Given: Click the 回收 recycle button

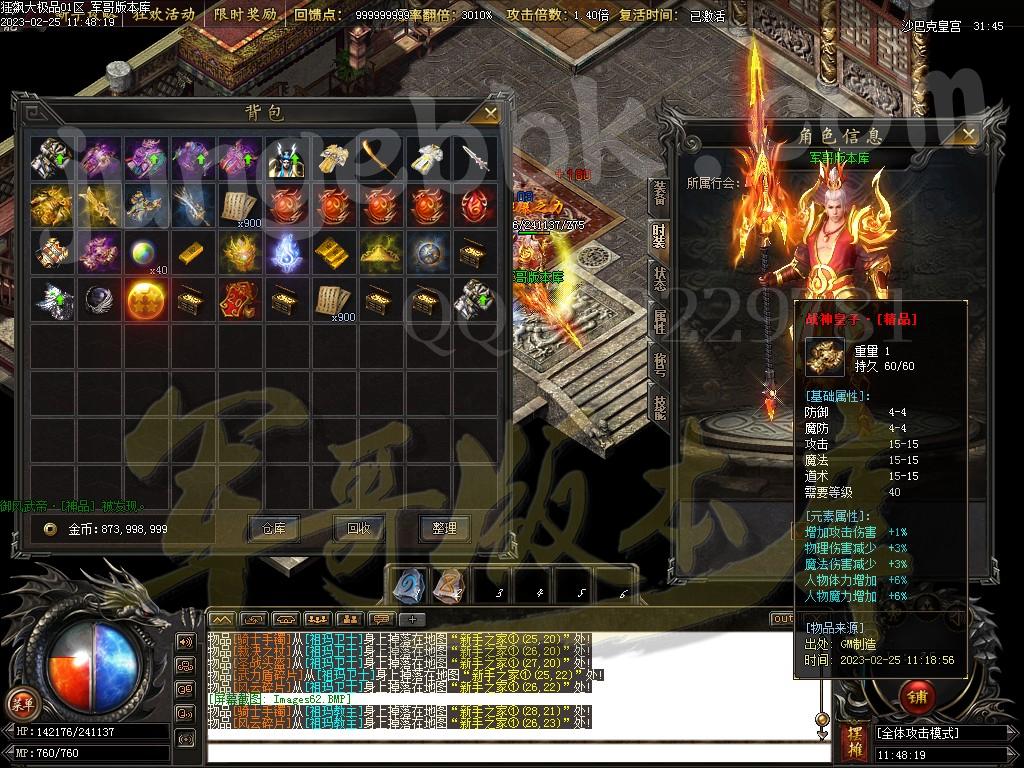Looking at the screenshot, I should pos(359,528).
